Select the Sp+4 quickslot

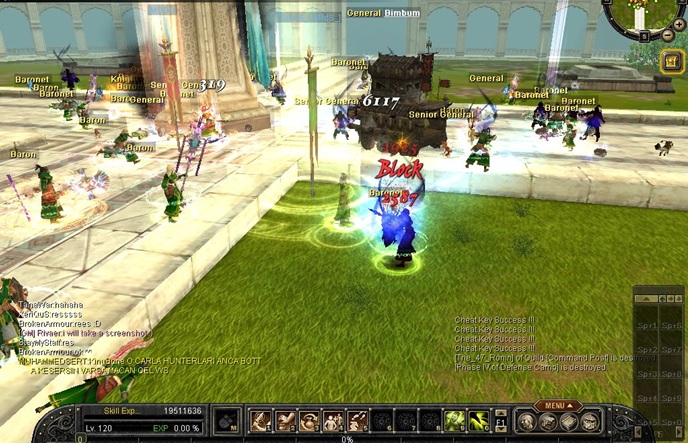point(647,398)
